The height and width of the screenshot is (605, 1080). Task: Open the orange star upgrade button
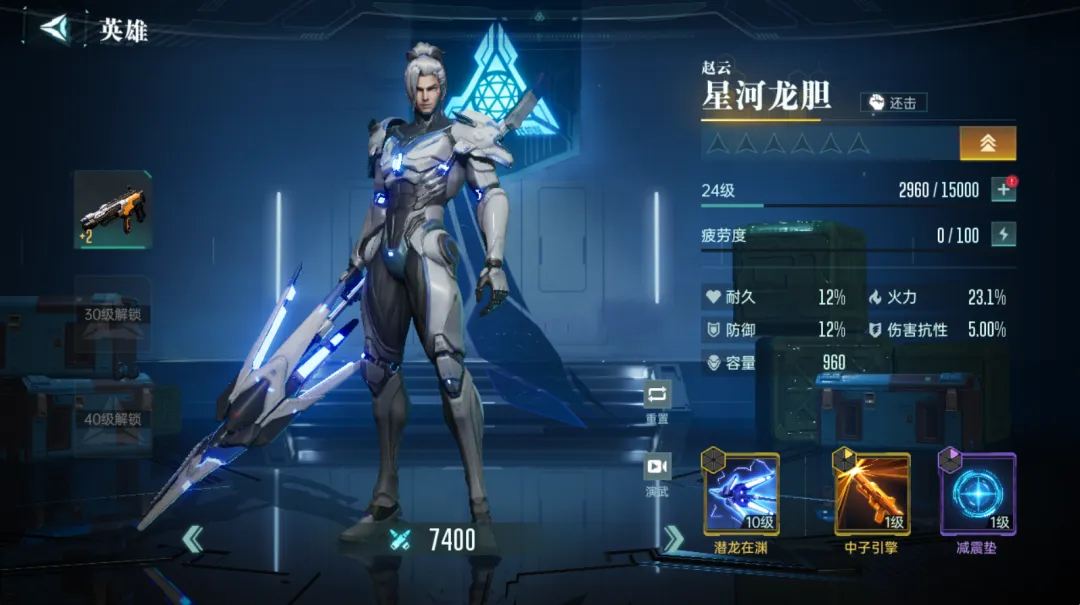click(x=987, y=143)
